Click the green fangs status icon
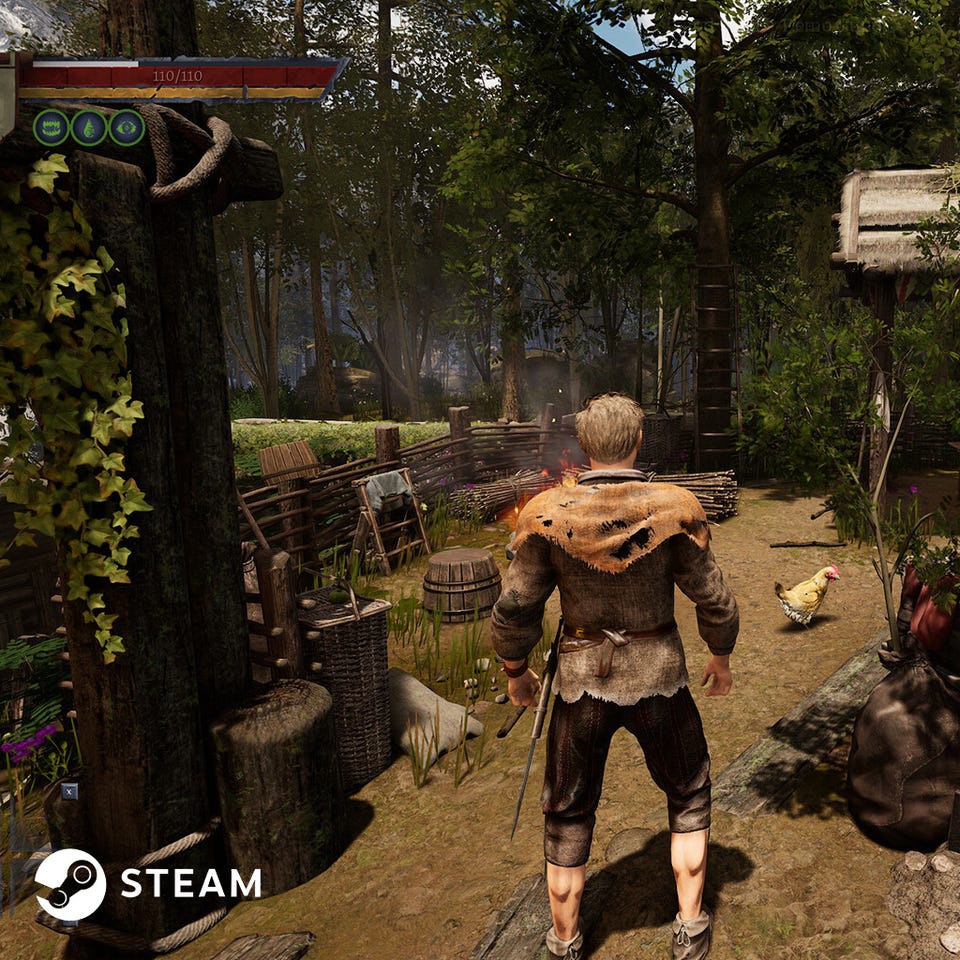The height and width of the screenshot is (960, 960). [x=51, y=128]
